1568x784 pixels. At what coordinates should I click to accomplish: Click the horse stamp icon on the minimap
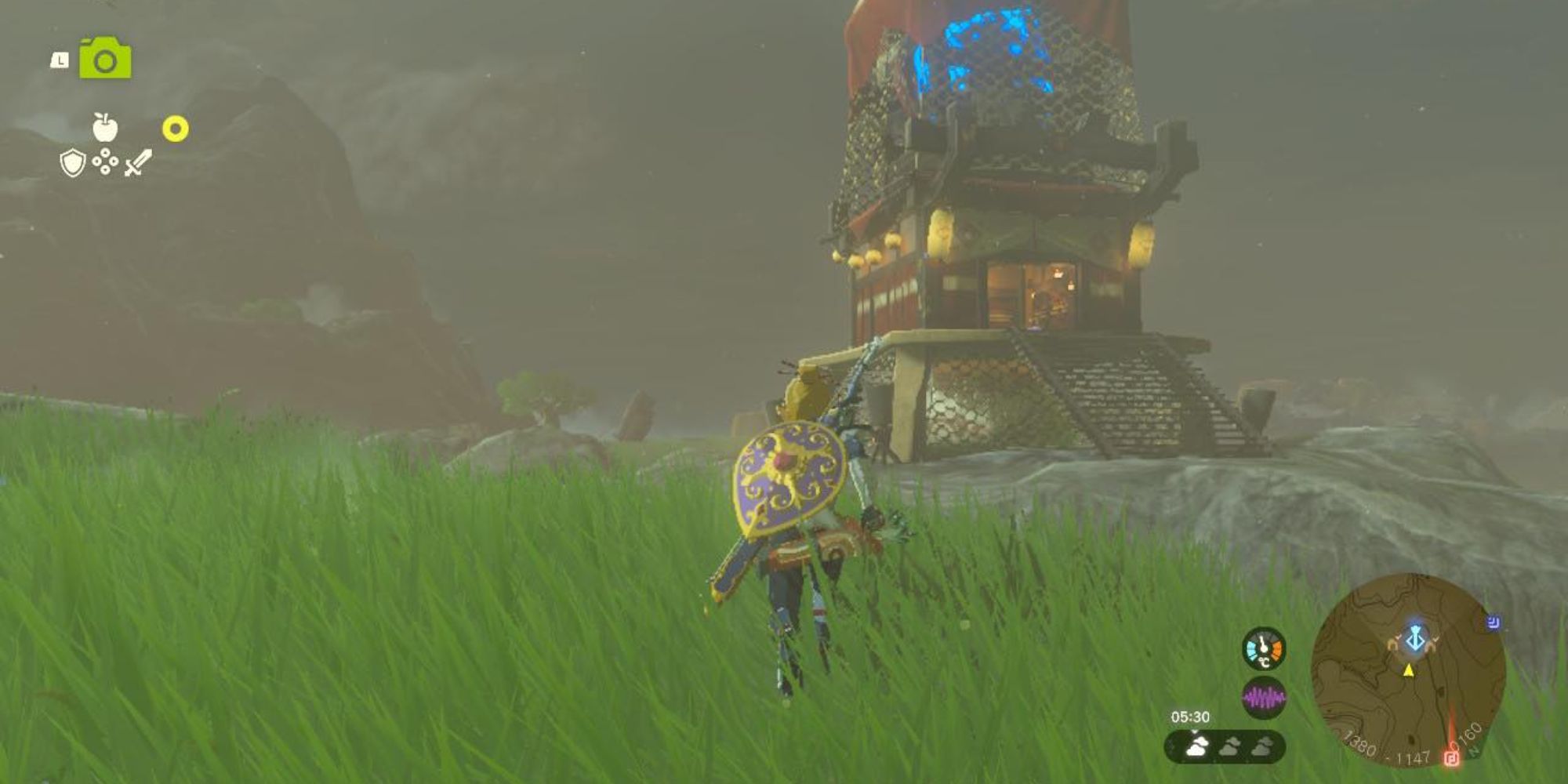1394,644
